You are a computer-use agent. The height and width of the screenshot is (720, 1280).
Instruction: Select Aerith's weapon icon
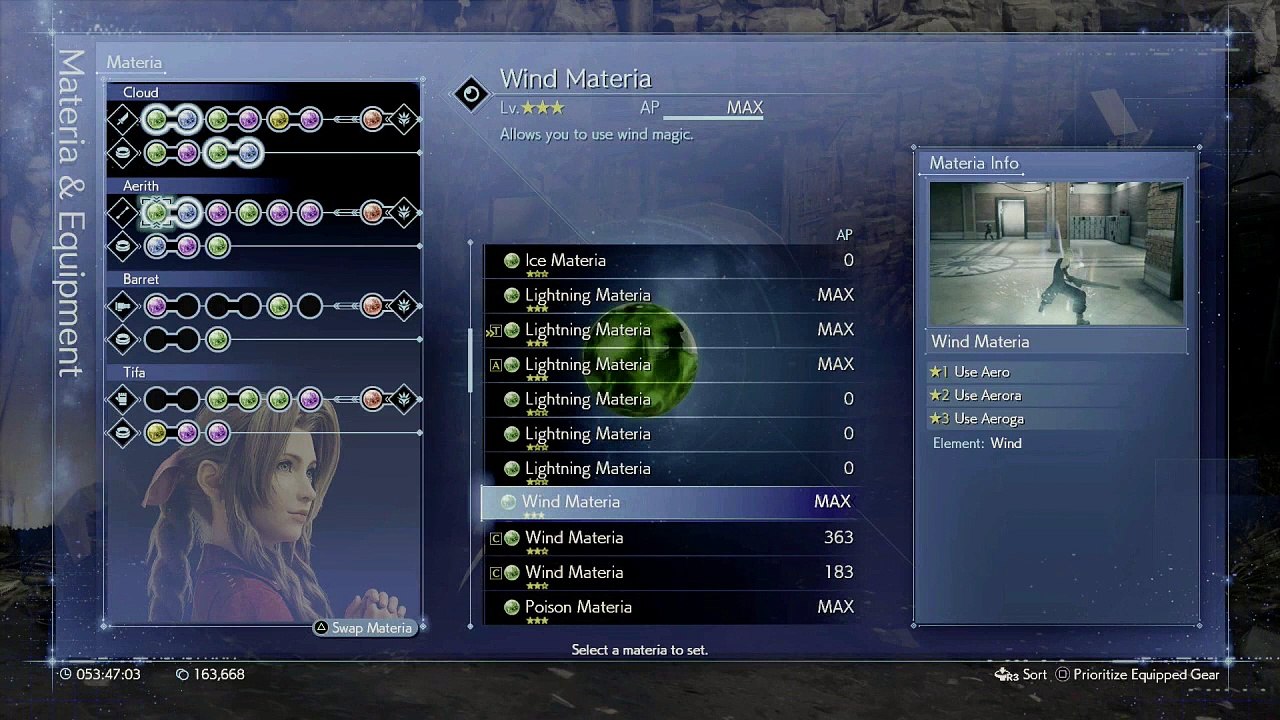[122, 212]
